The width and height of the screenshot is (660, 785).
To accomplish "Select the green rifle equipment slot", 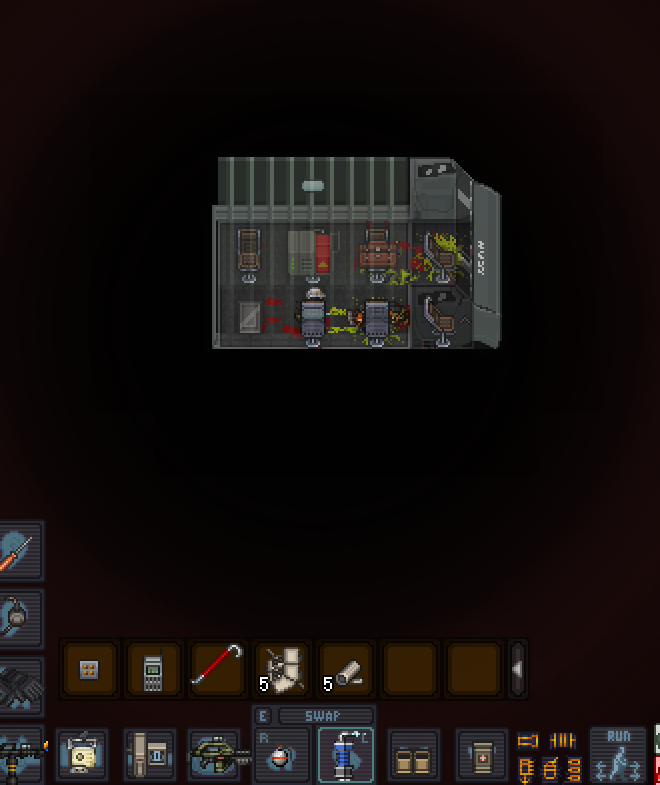I will pos(215,755).
